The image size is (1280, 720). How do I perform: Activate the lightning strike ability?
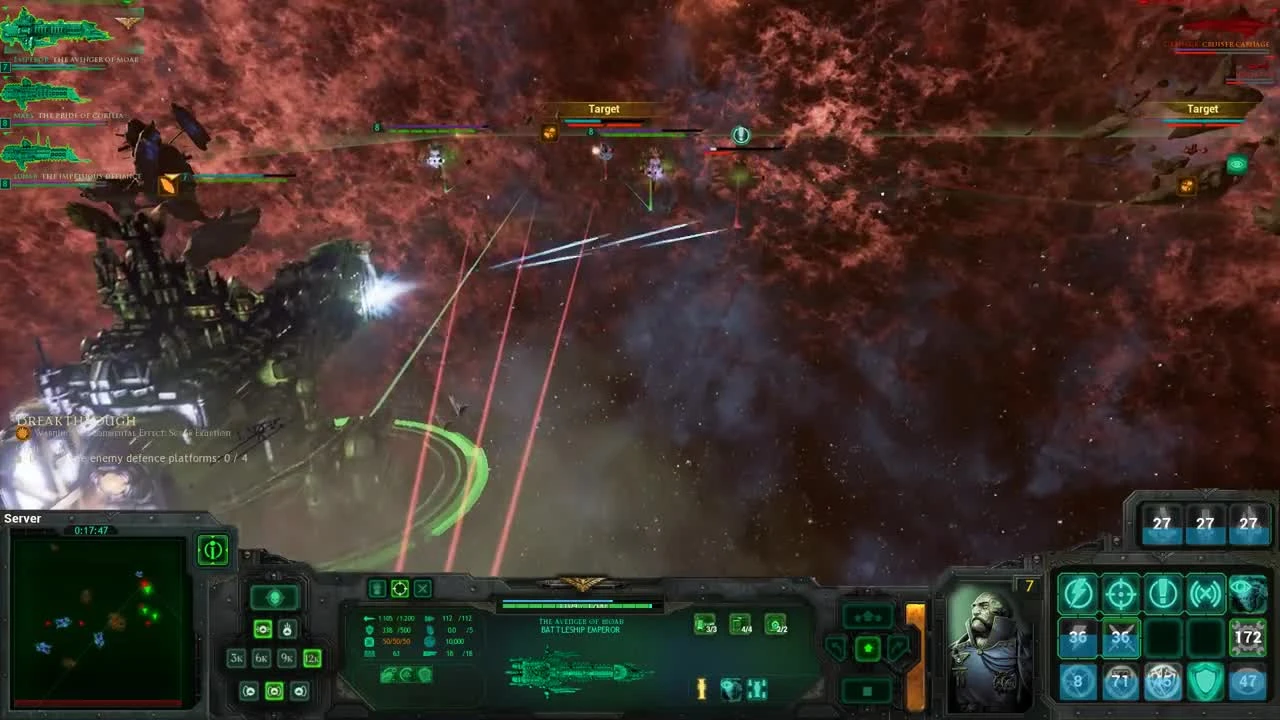coord(1078,591)
